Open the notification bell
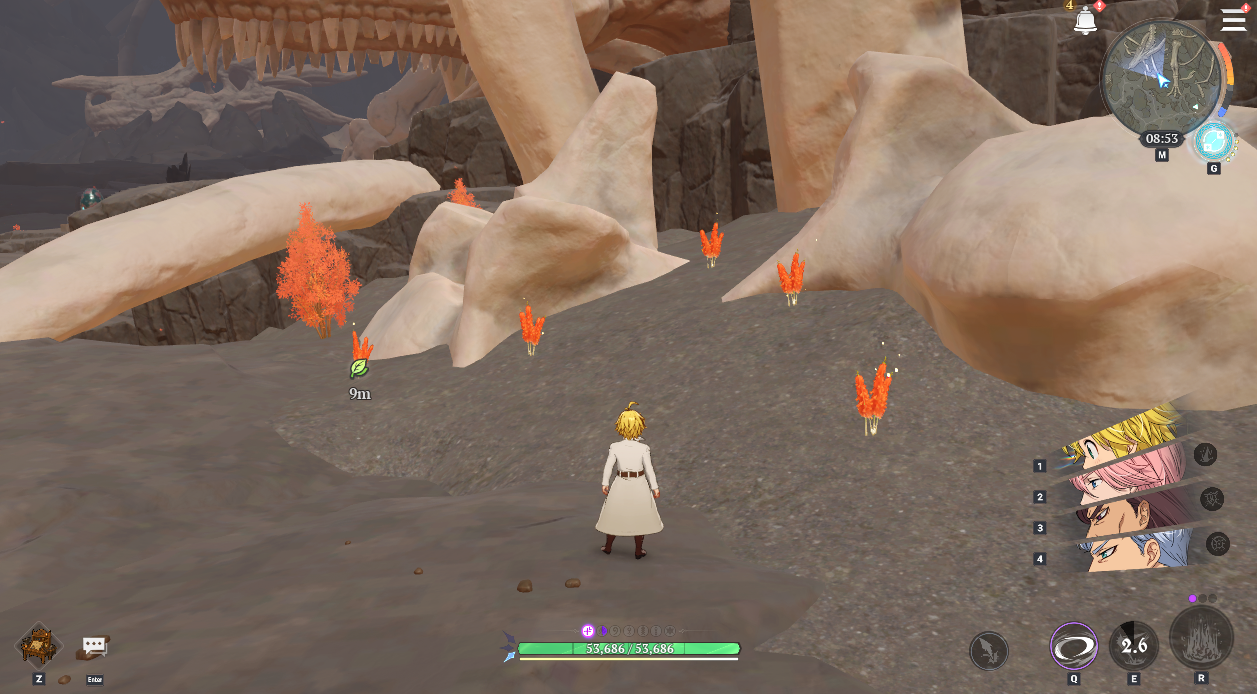Screen dimensions: 1257x694 (1085, 20)
